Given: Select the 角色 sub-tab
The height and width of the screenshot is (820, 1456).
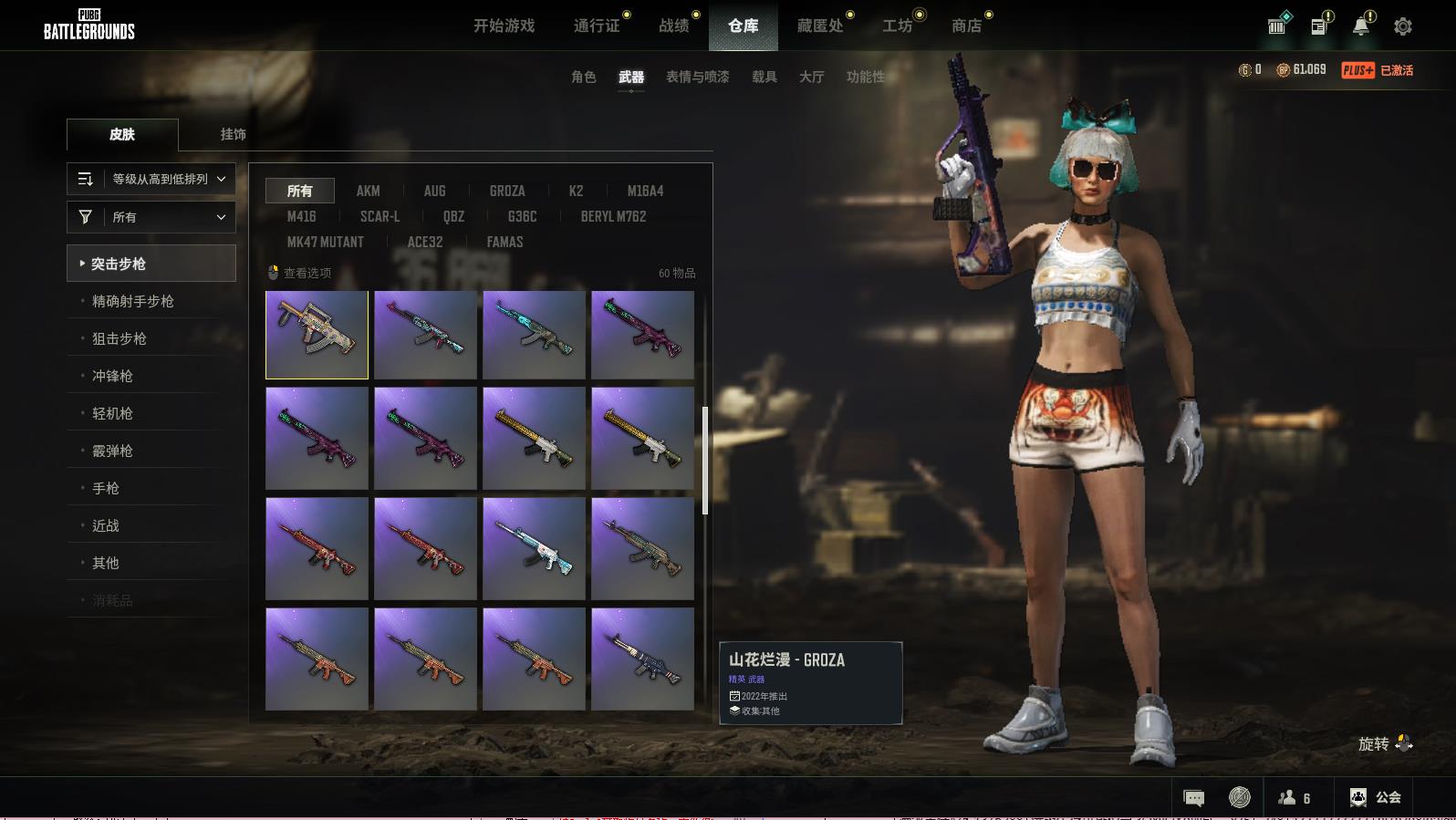Looking at the screenshot, I should [583, 77].
